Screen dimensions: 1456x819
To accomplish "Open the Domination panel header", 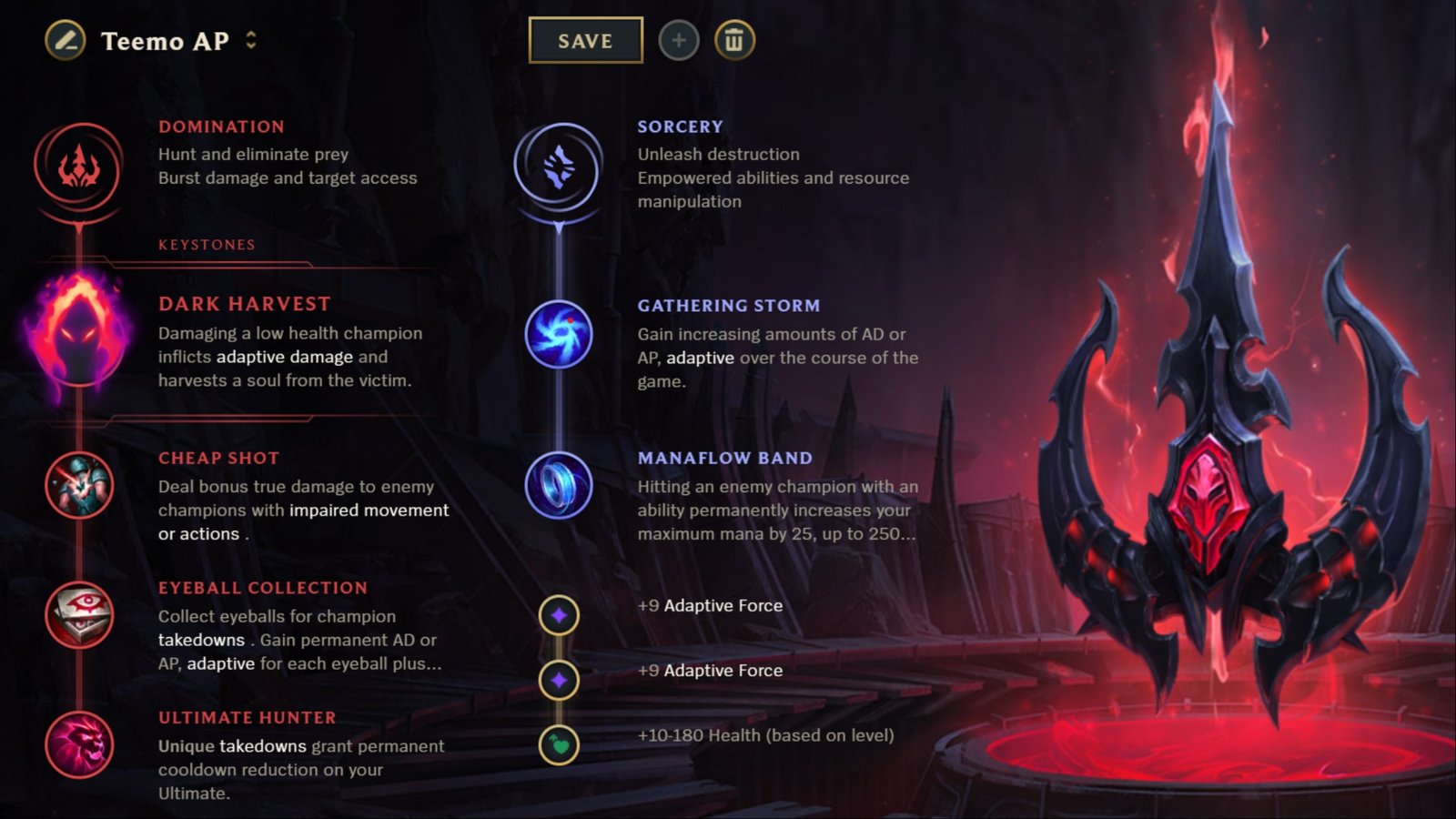I will point(221,126).
